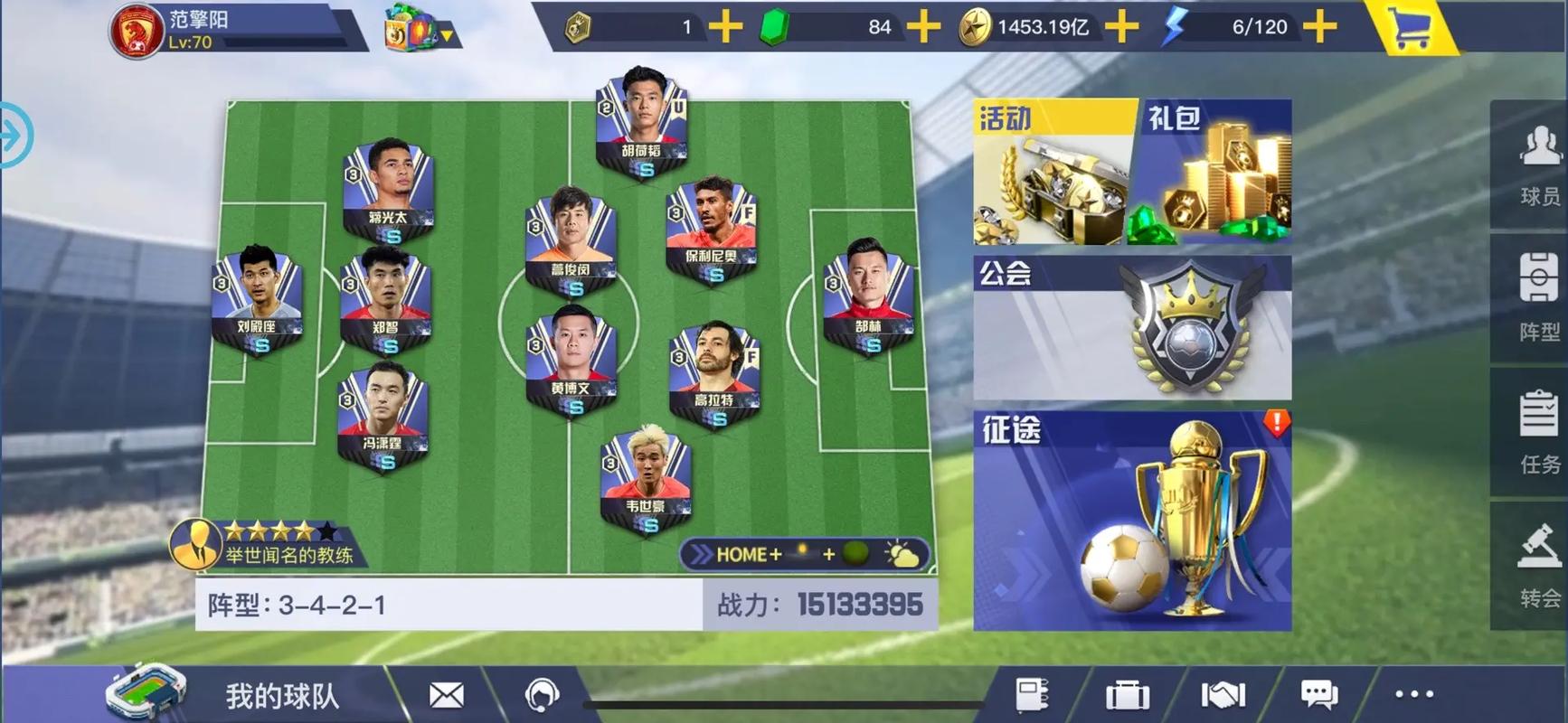The height and width of the screenshot is (723, 1568).
Task: Open the chat speech bubbles
Action: [x=1318, y=694]
